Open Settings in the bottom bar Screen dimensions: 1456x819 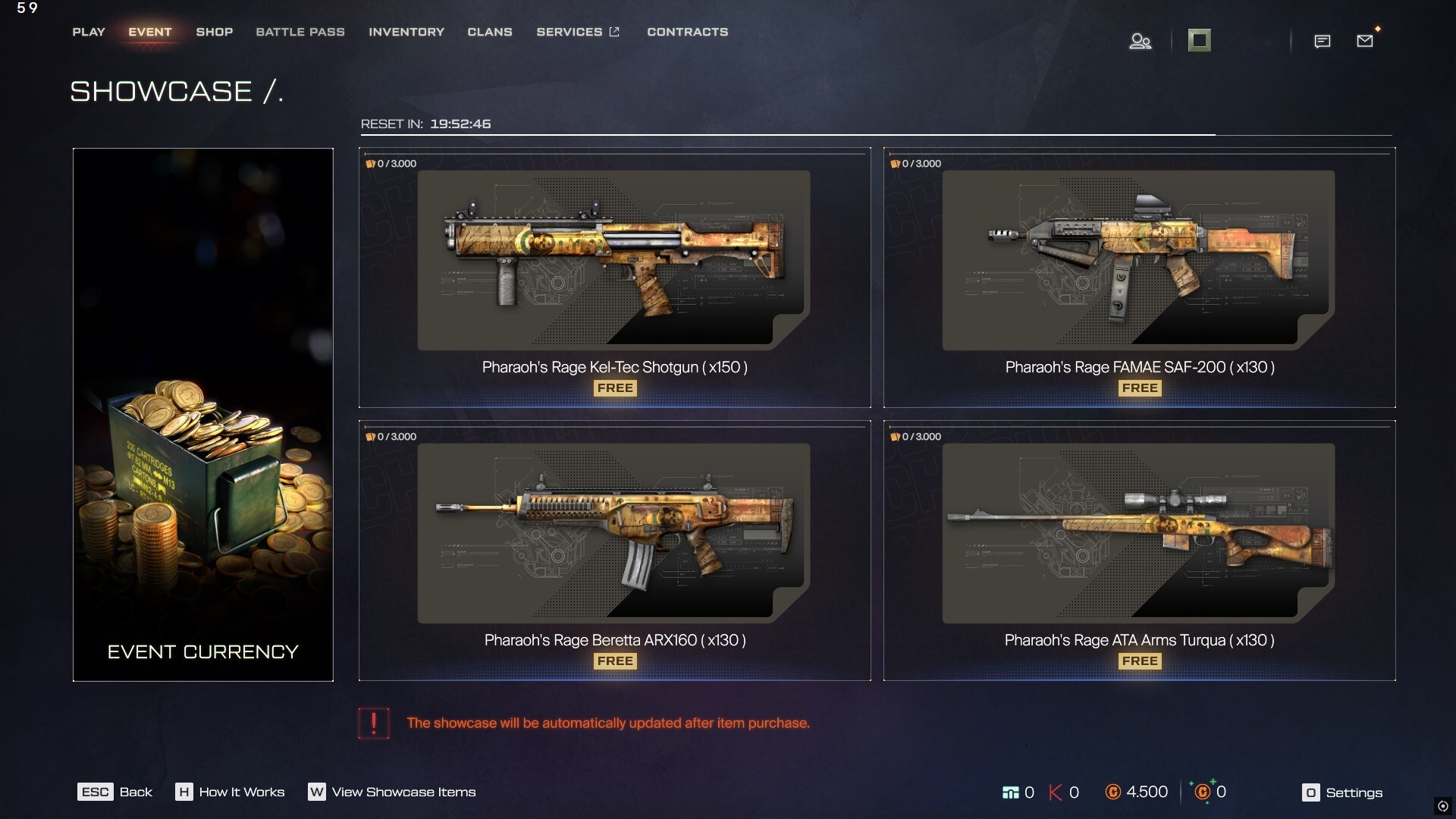click(x=1342, y=792)
